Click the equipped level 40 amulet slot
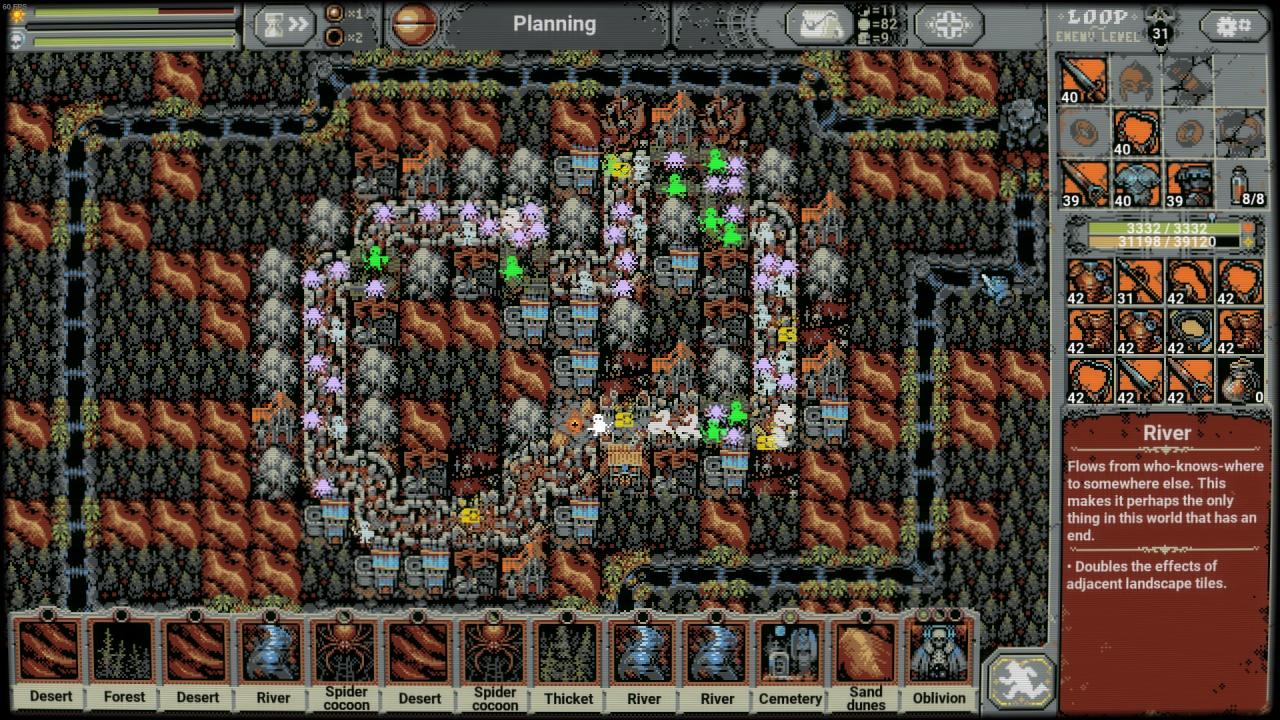The image size is (1280, 720). (1137, 132)
